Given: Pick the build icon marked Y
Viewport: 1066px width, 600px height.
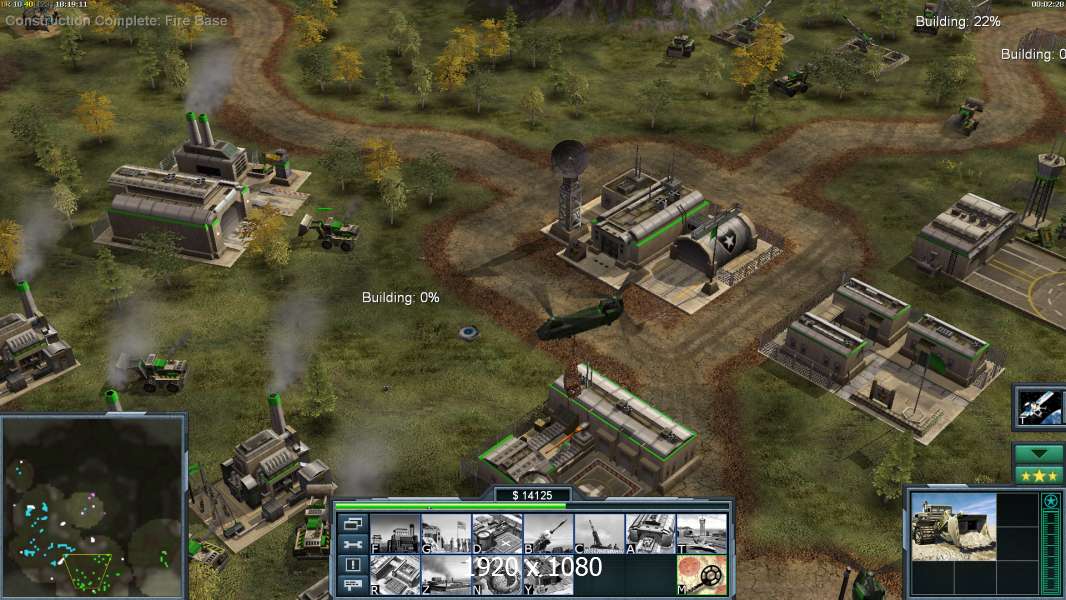Looking at the screenshot, I should (548, 574).
